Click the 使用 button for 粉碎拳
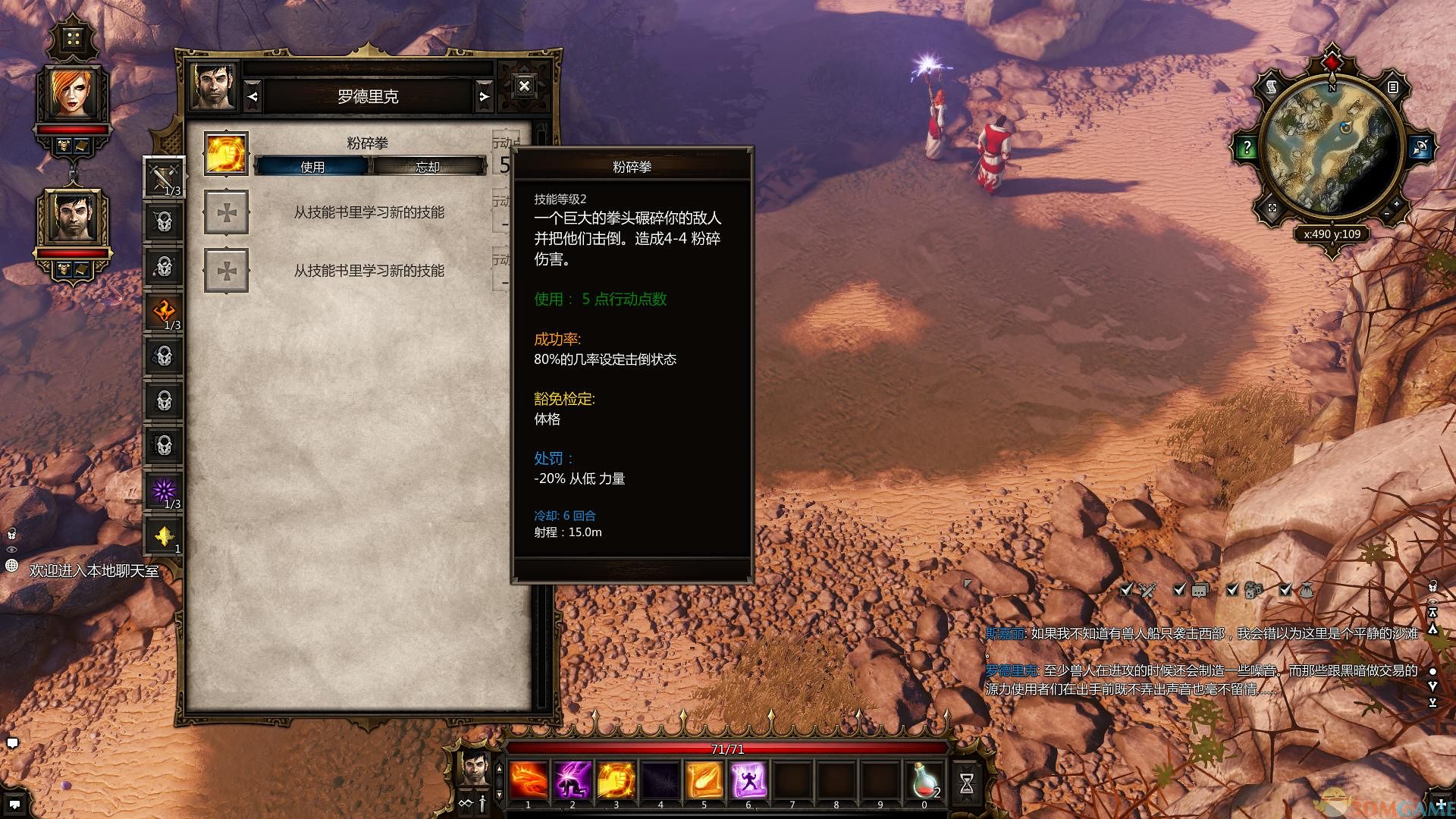The image size is (1456, 819). [312, 166]
